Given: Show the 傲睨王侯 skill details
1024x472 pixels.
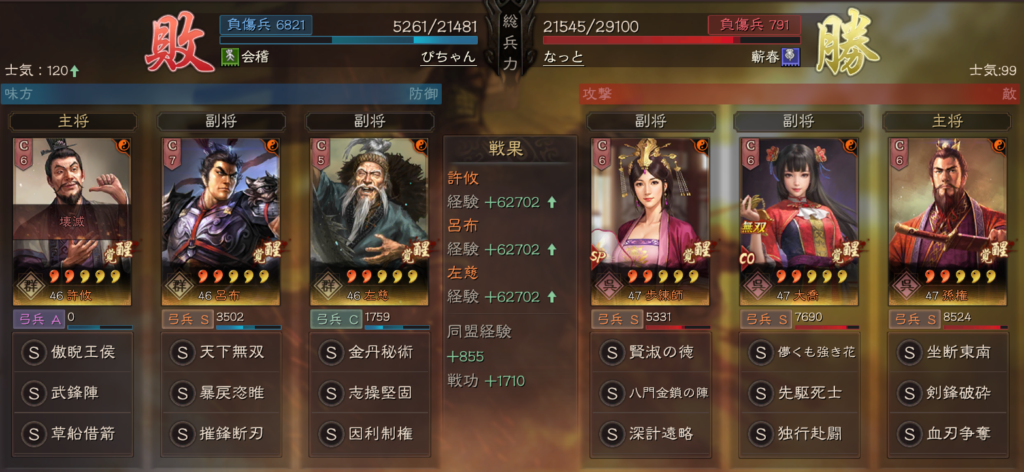Looking at the screenshot, I should click(x=72, y=353).
